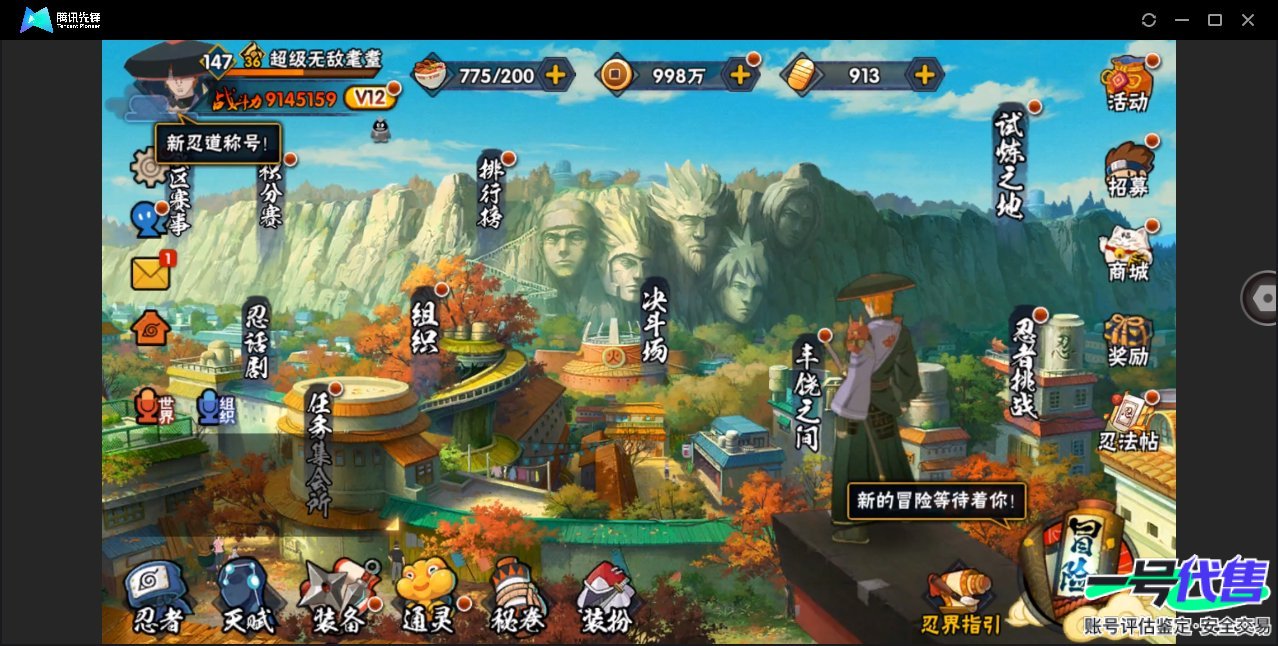This screenshot has width=1278, height=646.
Task: Open the settings gear
Action: [149, 167]
